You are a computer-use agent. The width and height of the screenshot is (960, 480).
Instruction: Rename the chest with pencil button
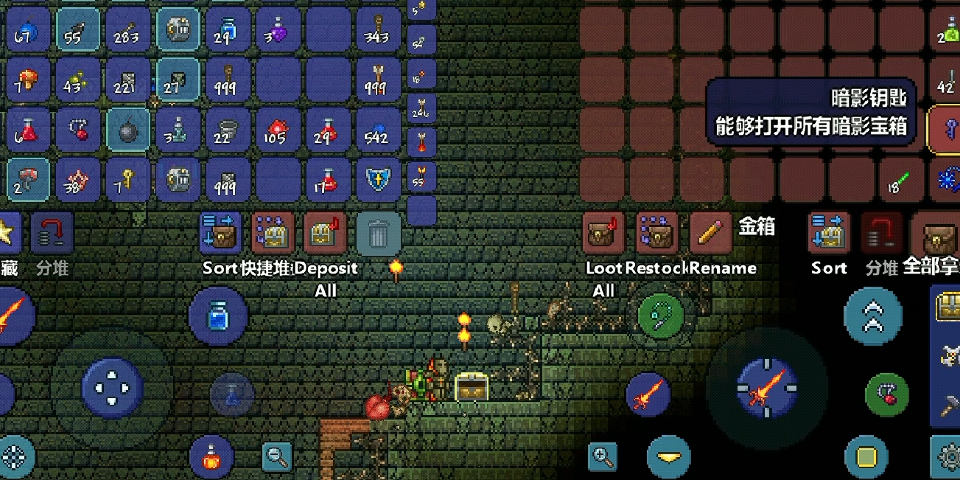[708, 234]
